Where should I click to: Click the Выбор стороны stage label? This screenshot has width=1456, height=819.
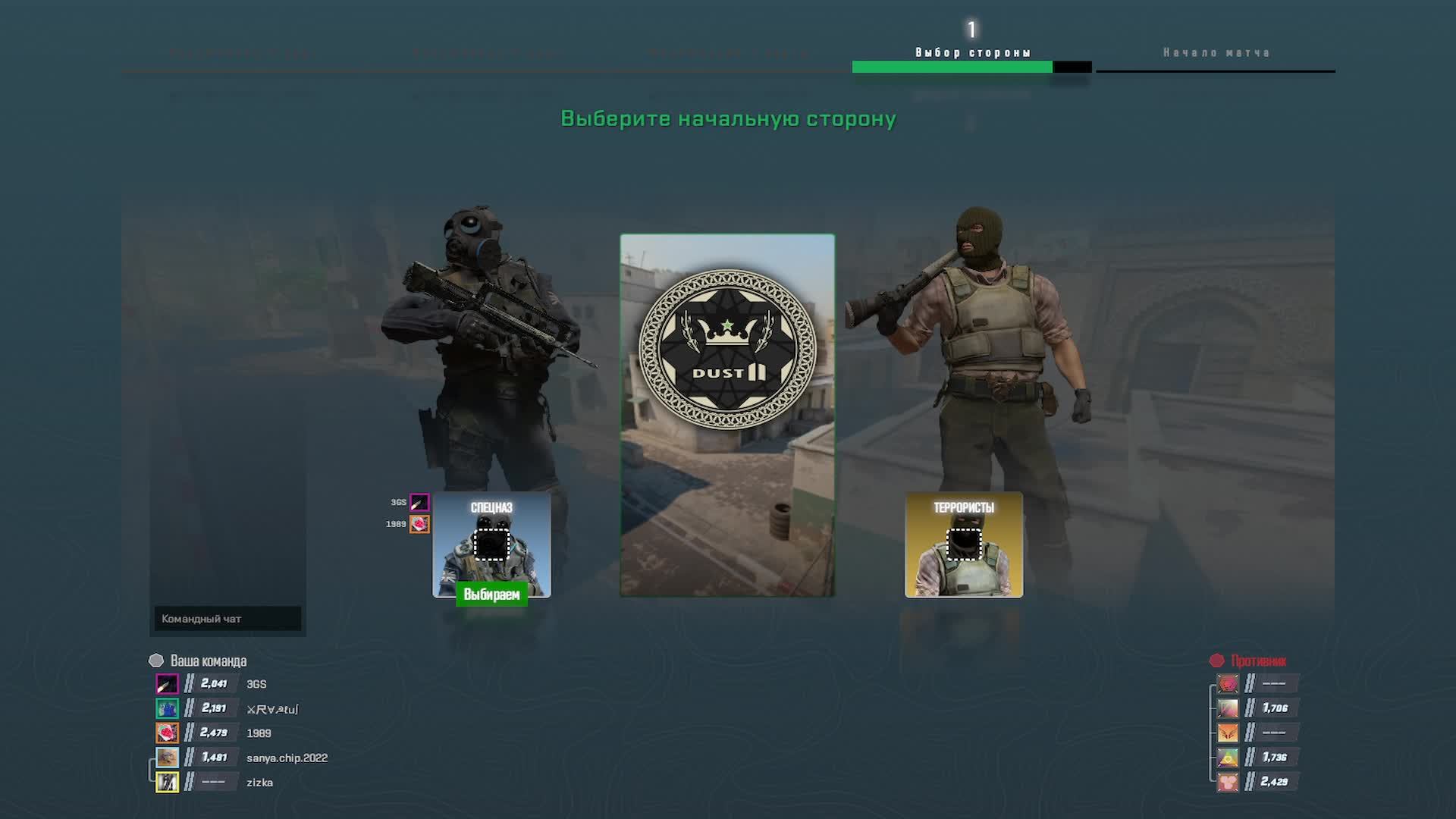point(971,52)
